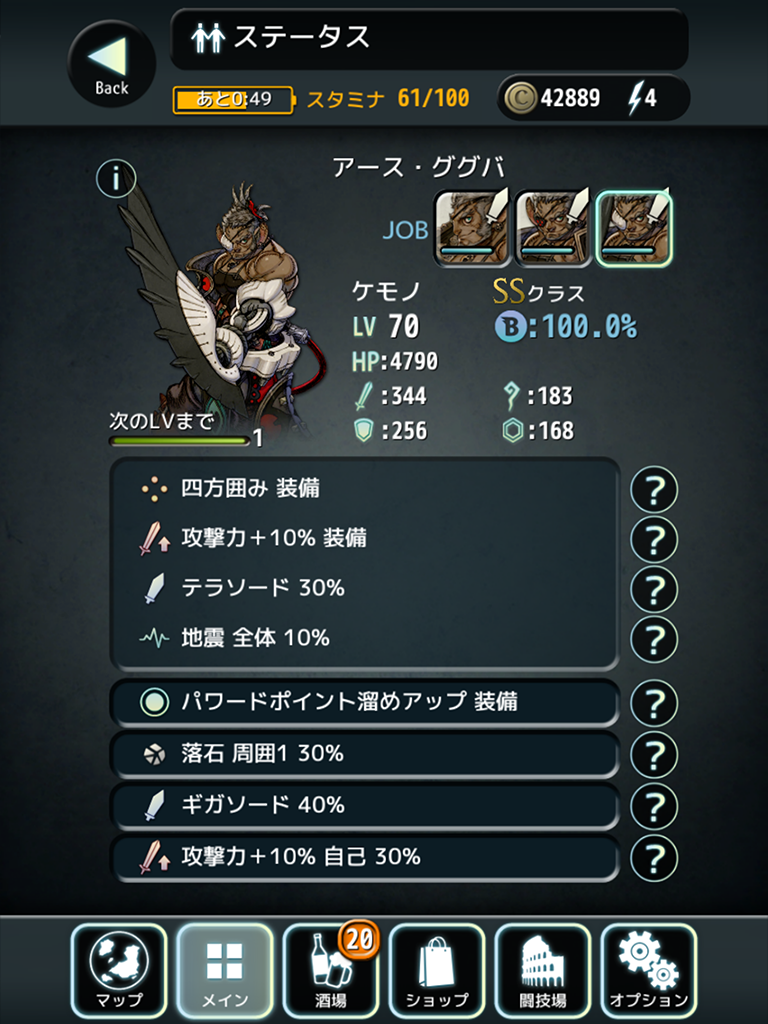The width and height of the screenshot is (768, 1024).
Task: Open the オプション options menu
Action: (x=649, y=970)
